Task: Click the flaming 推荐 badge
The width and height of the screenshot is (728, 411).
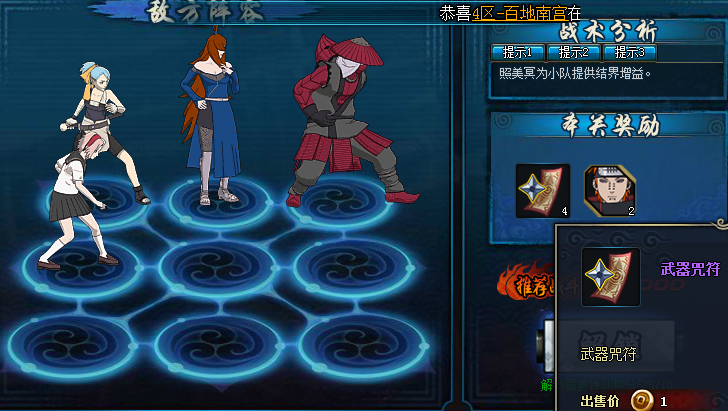Action: tap(527, 285)
